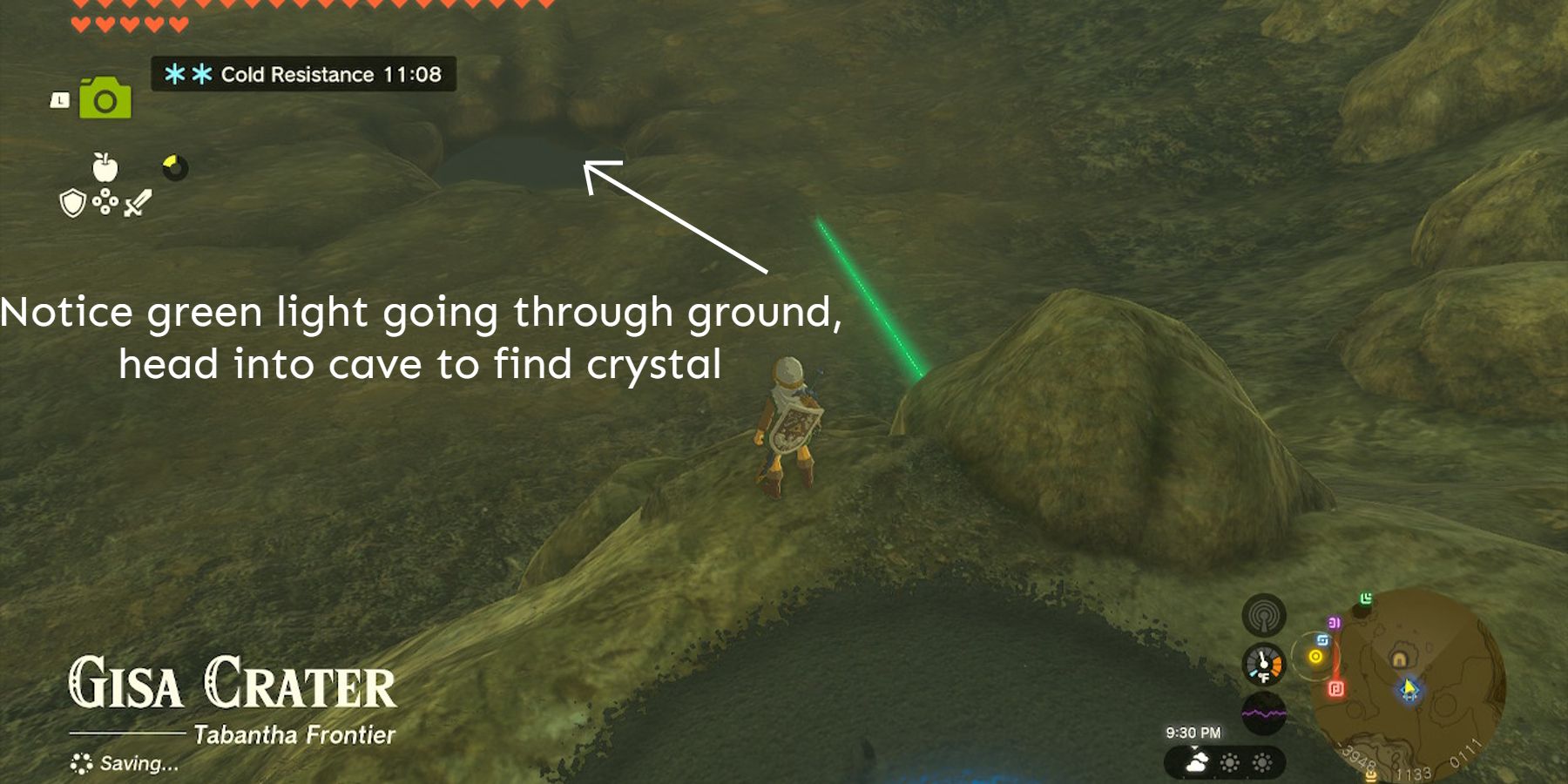Click the sword icon next to the materials
Screen dimensions: 1568x784
[139, 204]
